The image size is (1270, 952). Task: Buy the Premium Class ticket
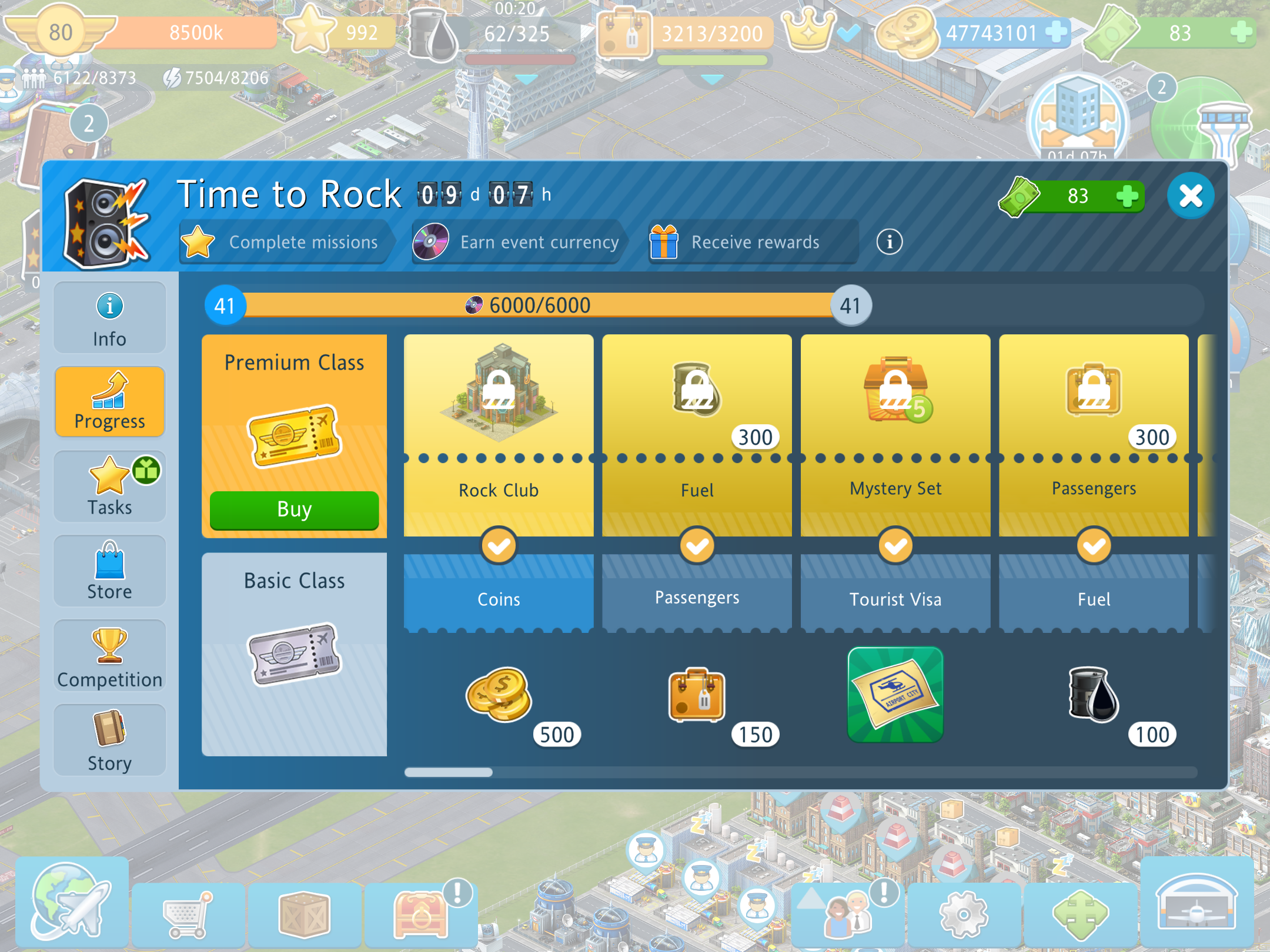pyautogui.click(x=294, y=509)
